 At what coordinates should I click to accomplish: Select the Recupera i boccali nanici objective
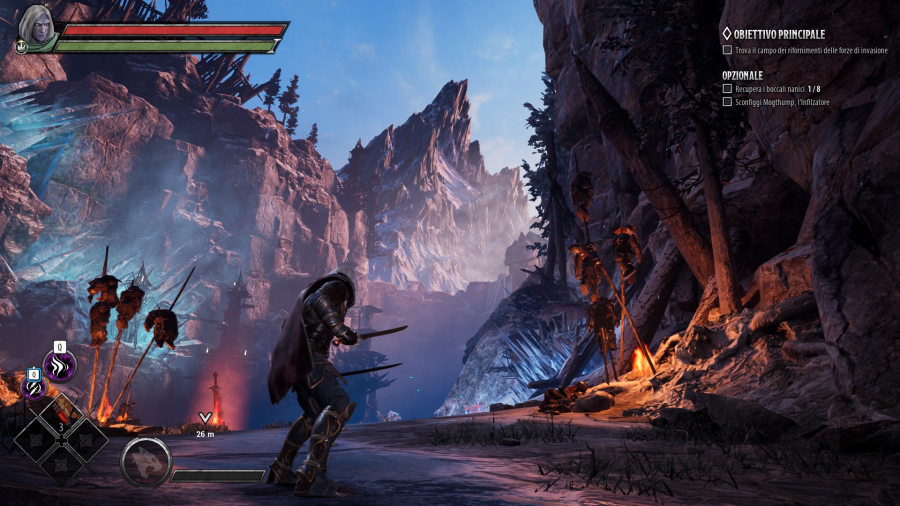[778, 89]
